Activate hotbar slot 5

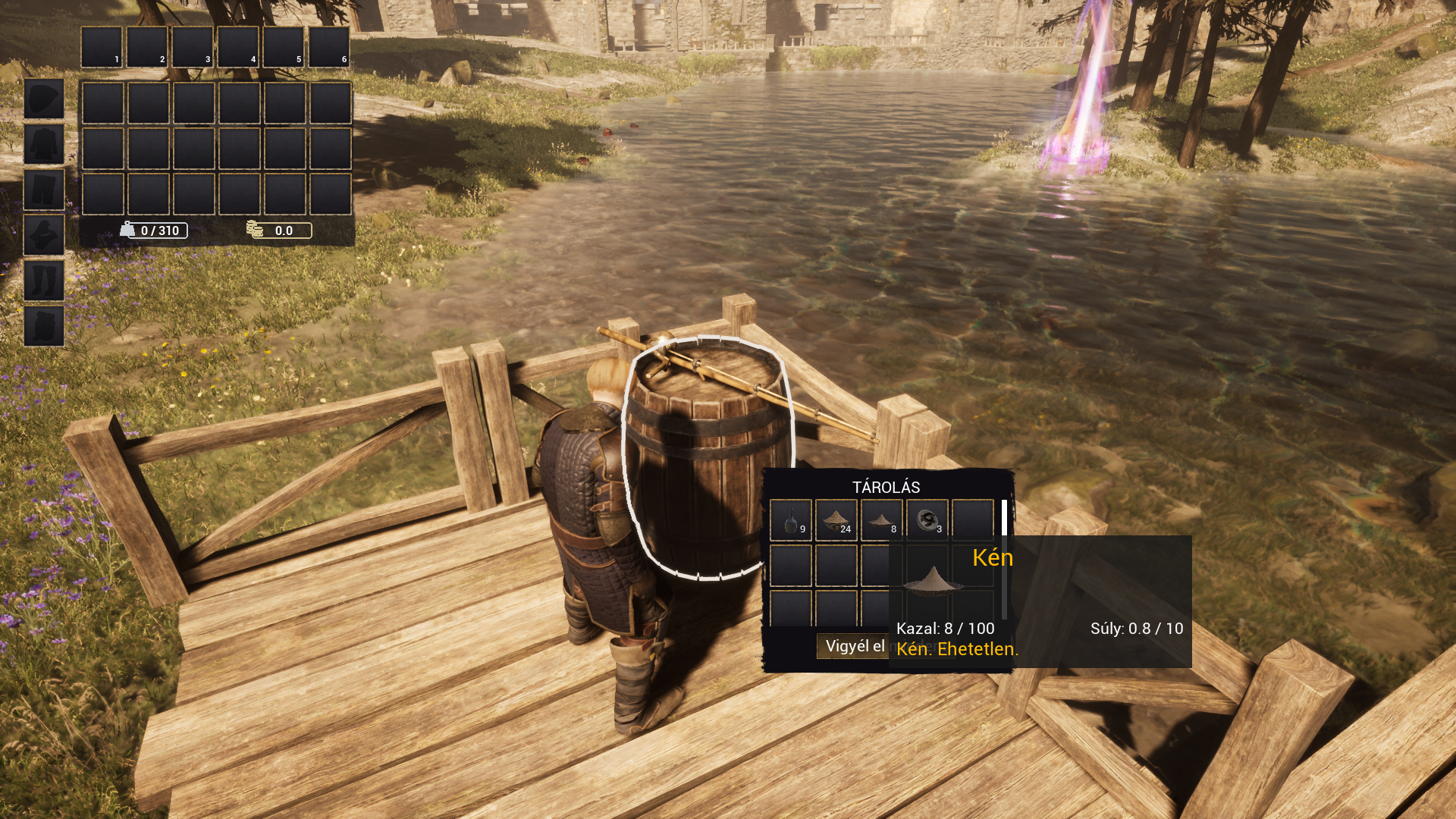pos(284,47)
